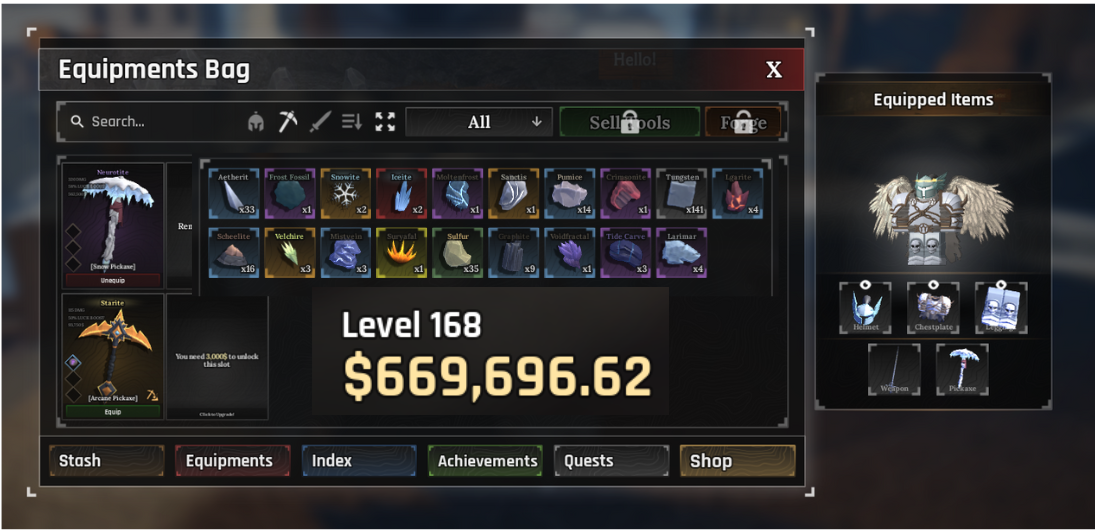This screenshot has height=531, width=1095.
Task: Filter equipment by the helmet icon
Action: pos(256,122)
